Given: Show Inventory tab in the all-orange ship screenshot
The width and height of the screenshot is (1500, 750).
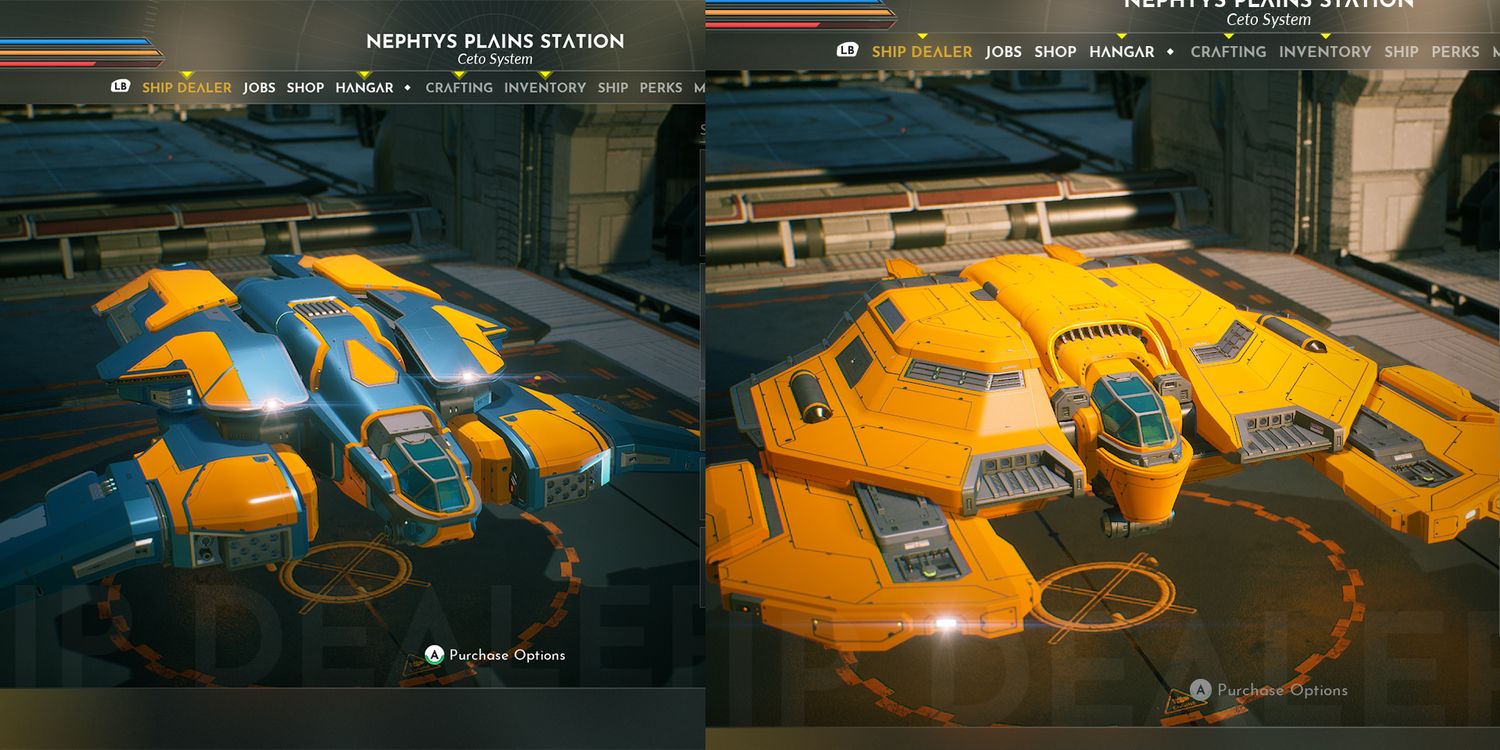Looking at the screenshot, I should coord(1325,52).
